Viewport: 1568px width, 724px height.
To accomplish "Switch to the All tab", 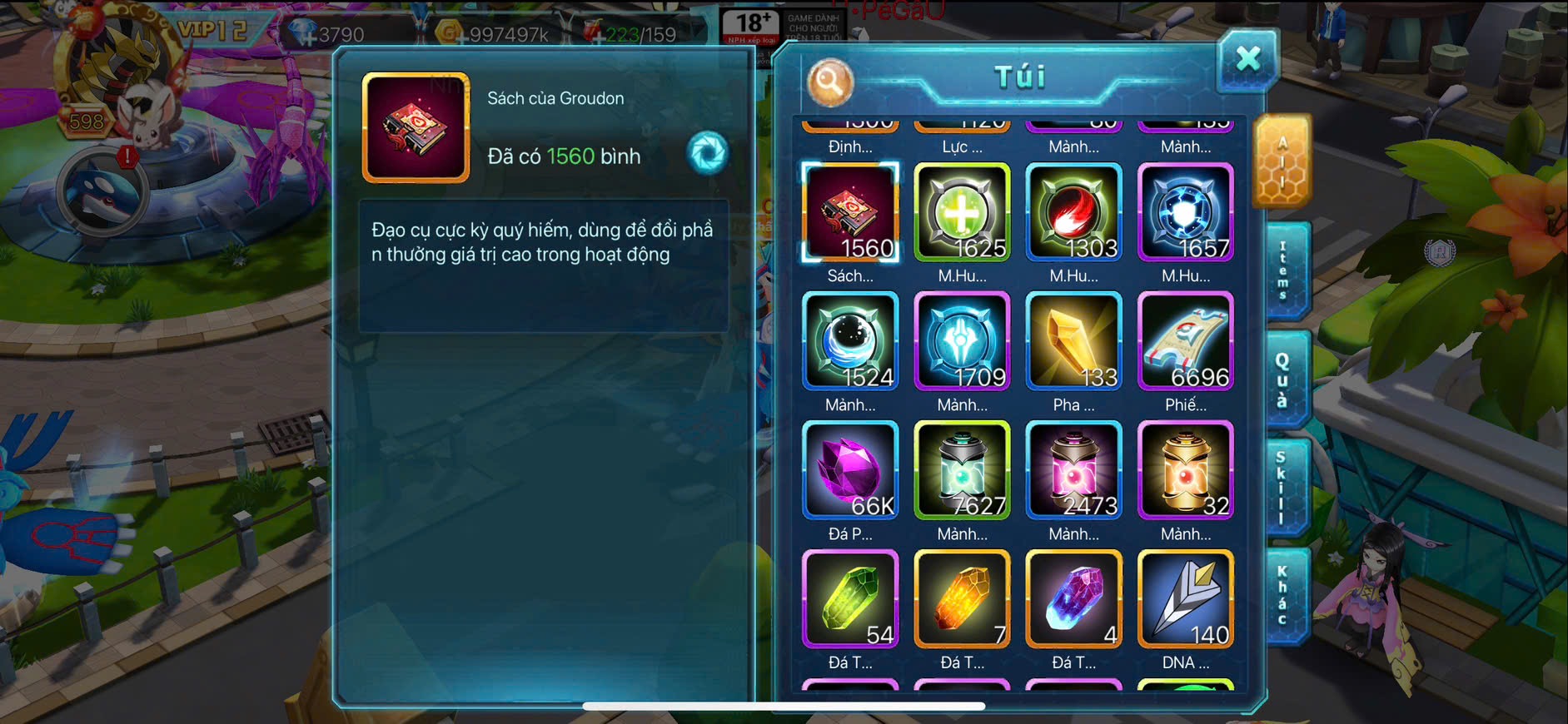I will (1282, 161).
